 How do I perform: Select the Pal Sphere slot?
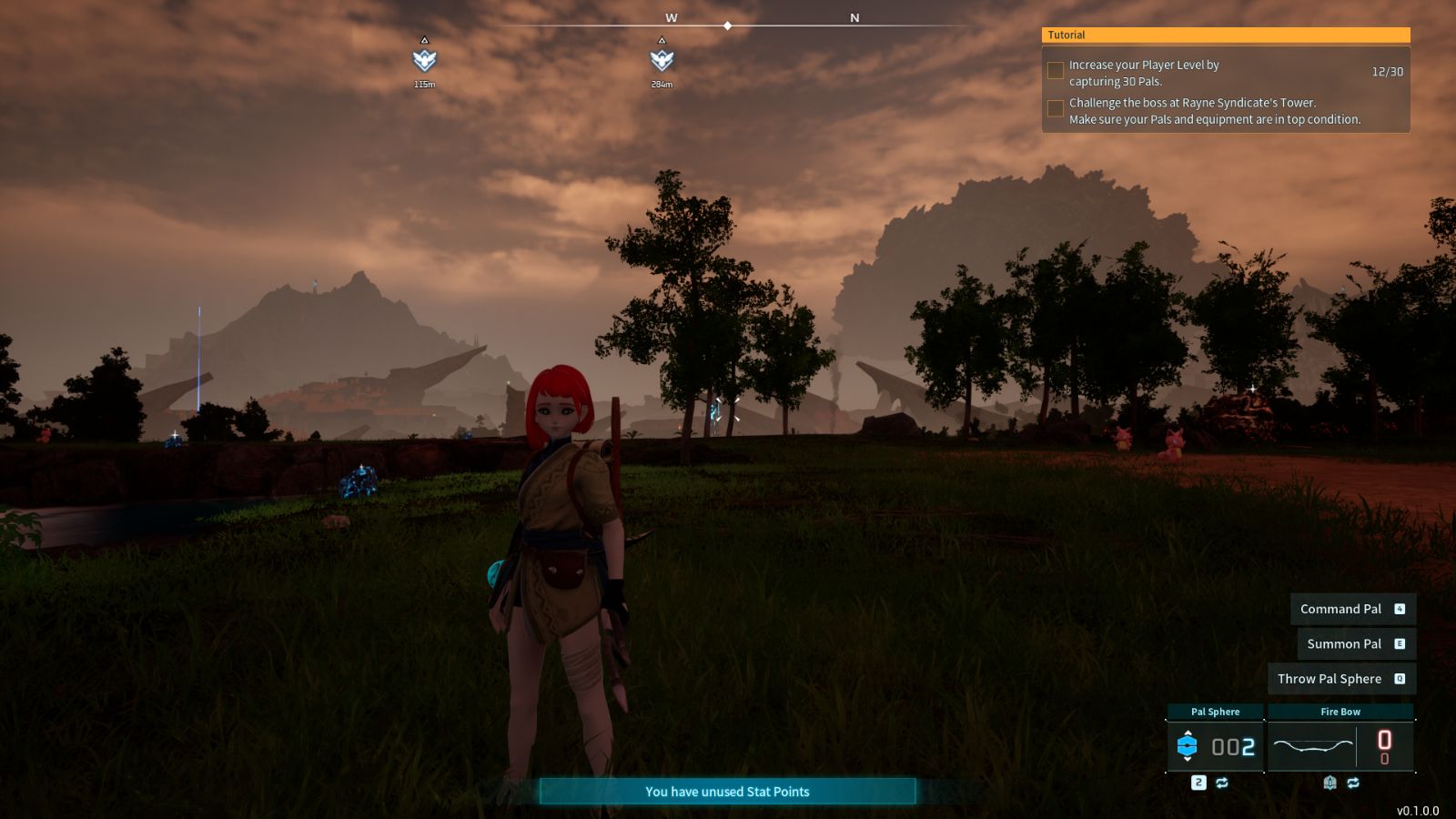pyautogui.click(x=1215, y=746)
